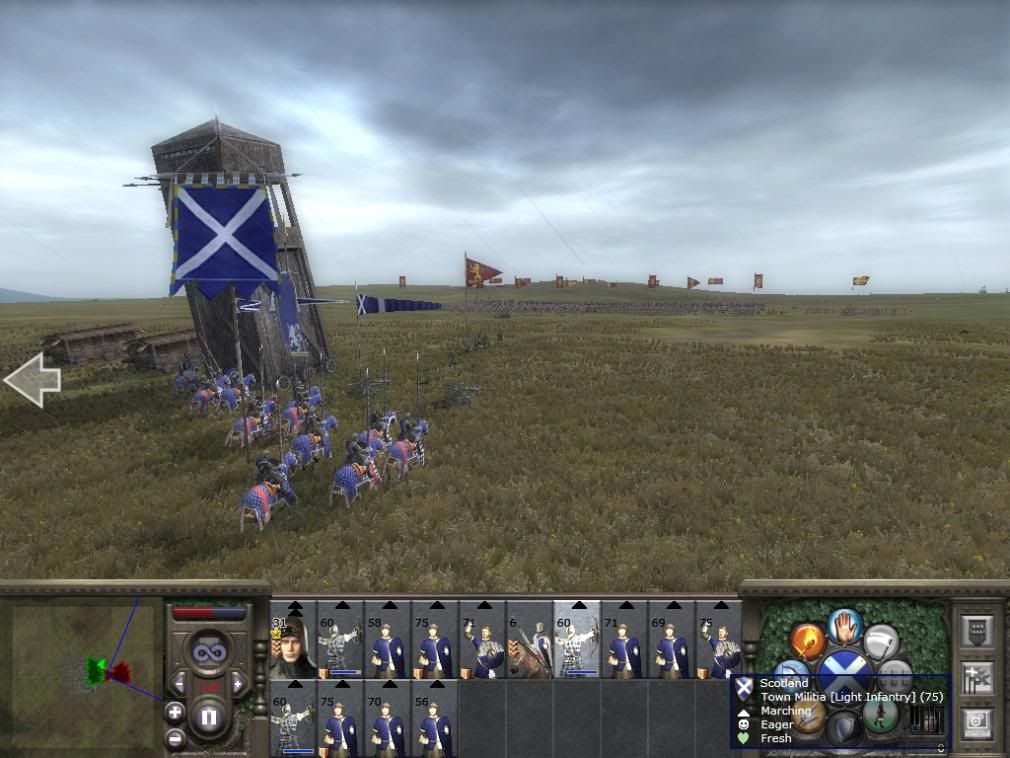Select the highlighted archer unit card
This screenshot has height=758, width=1010.
coord(577,641)
